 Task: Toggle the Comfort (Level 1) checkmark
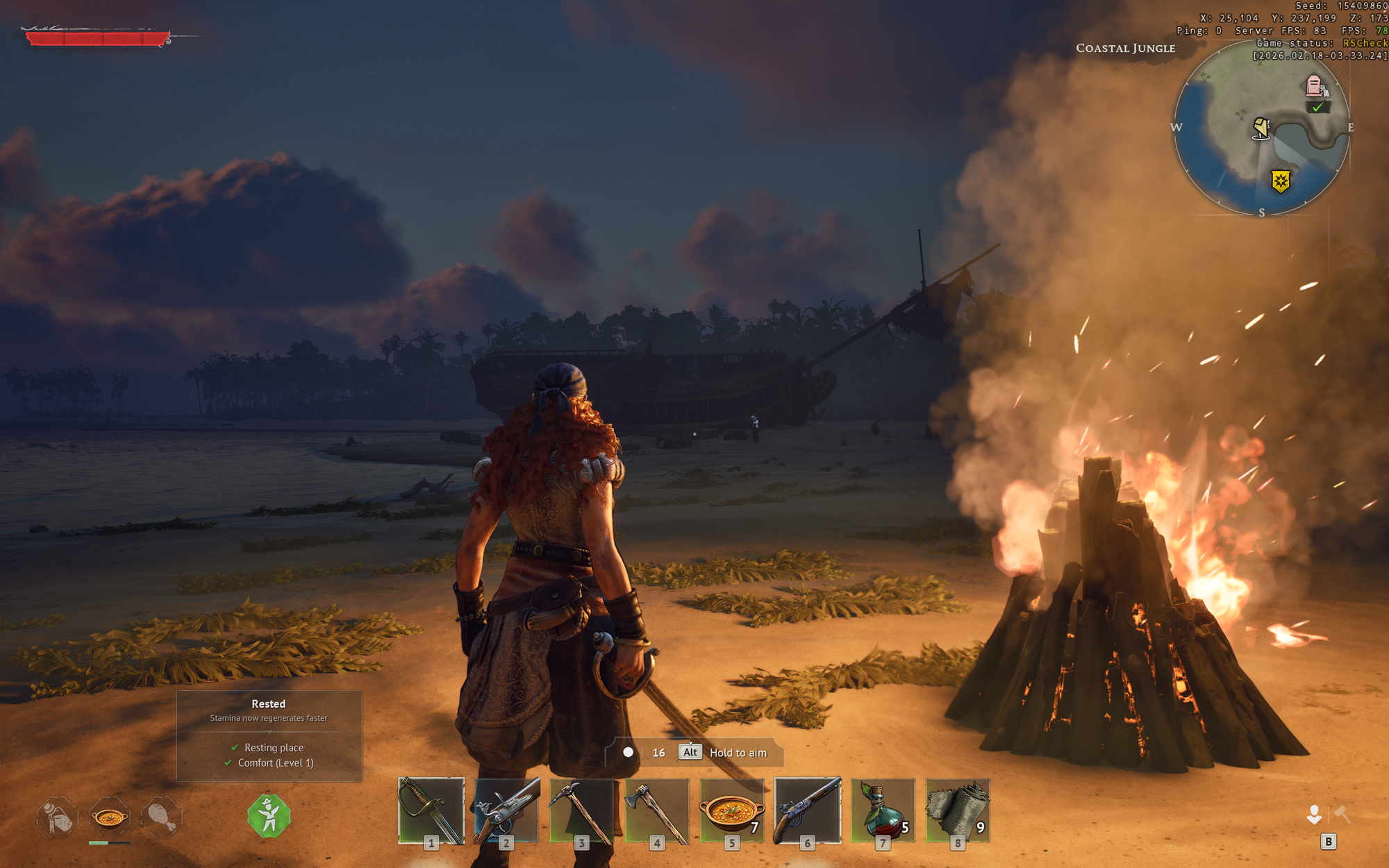227,762
